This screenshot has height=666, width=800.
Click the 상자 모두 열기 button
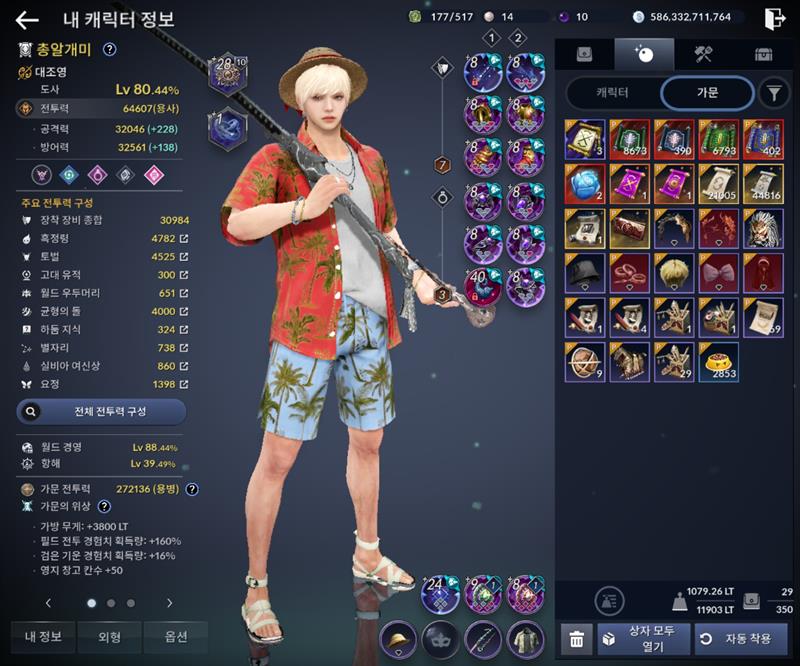644,638
